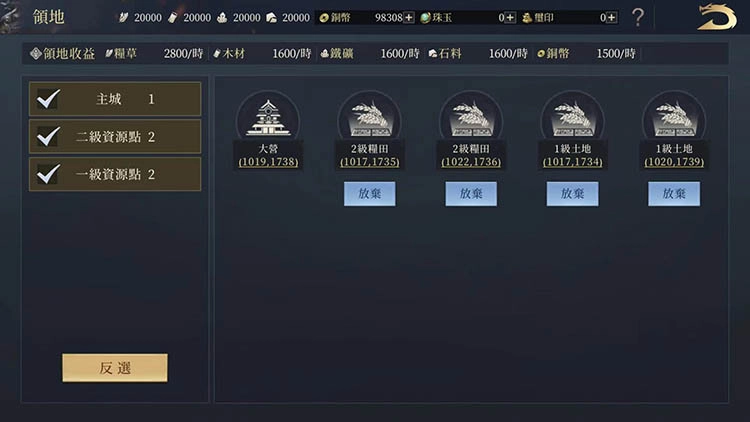Toggle the 一級資源點 checkbox
The image size is (750, 422).
click(48, 174)
